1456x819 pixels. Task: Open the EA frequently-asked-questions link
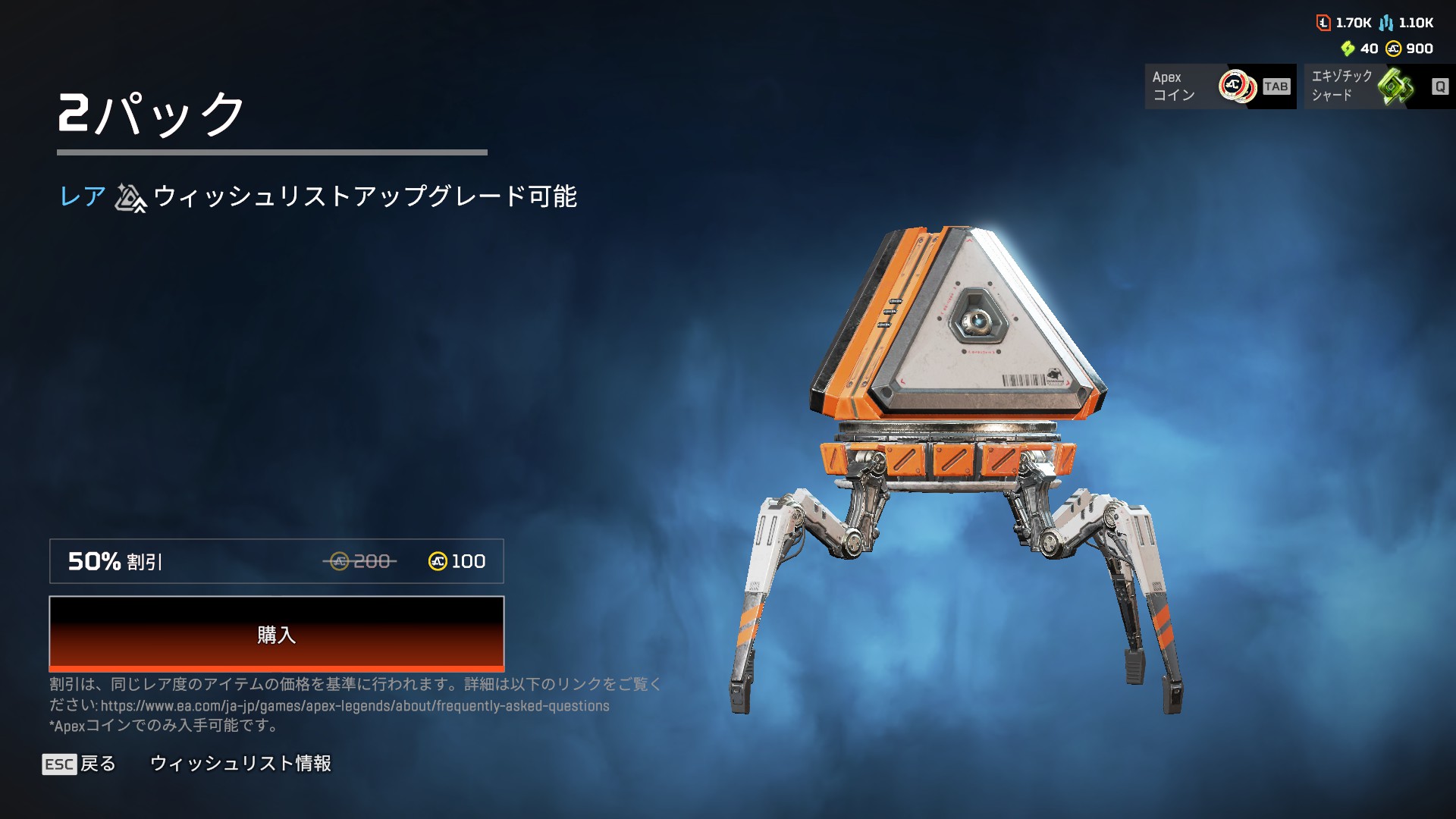[x=354, y=706]
